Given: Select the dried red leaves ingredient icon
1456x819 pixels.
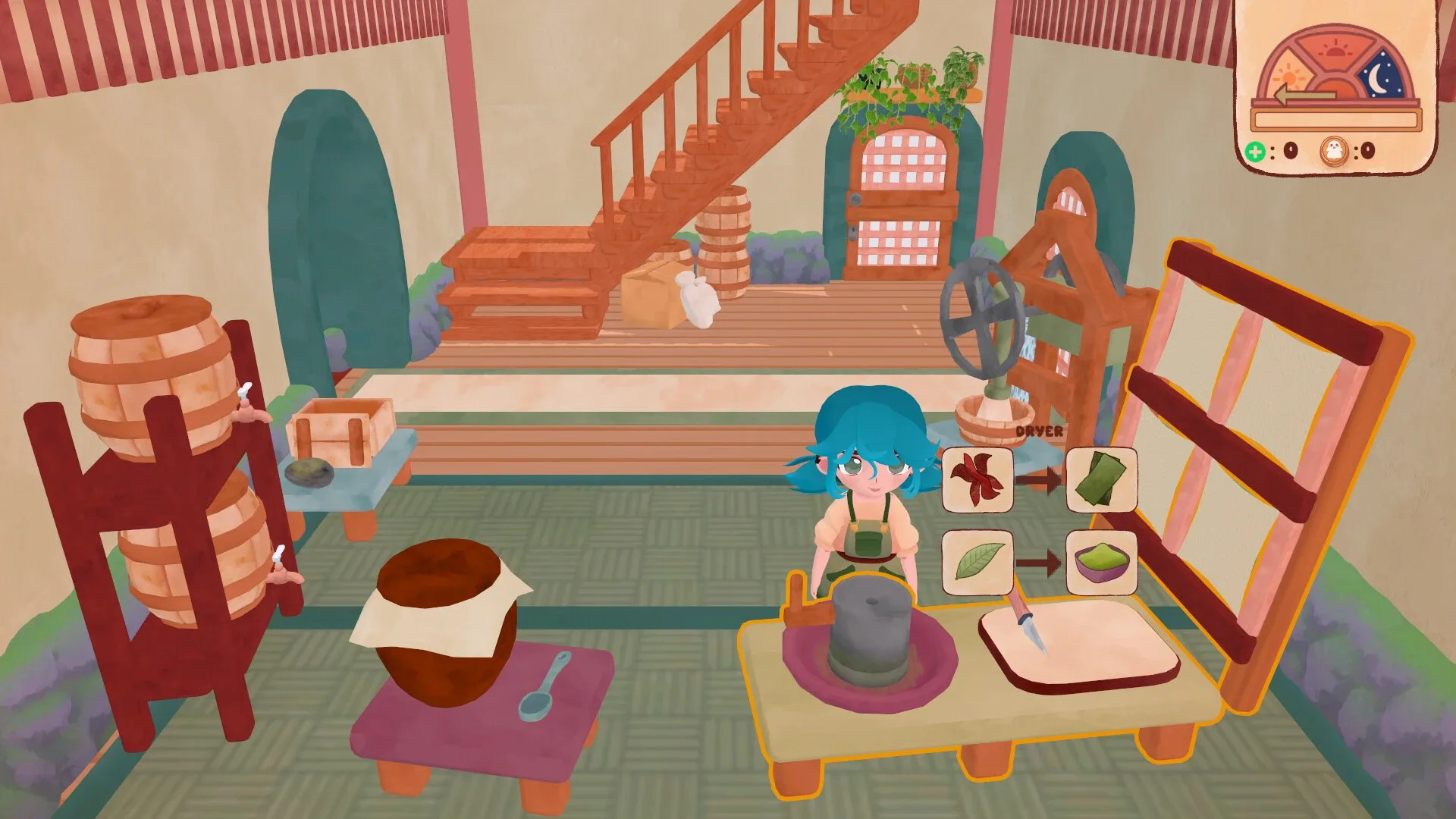Looking at the screenshot, I should pos(977,479).
